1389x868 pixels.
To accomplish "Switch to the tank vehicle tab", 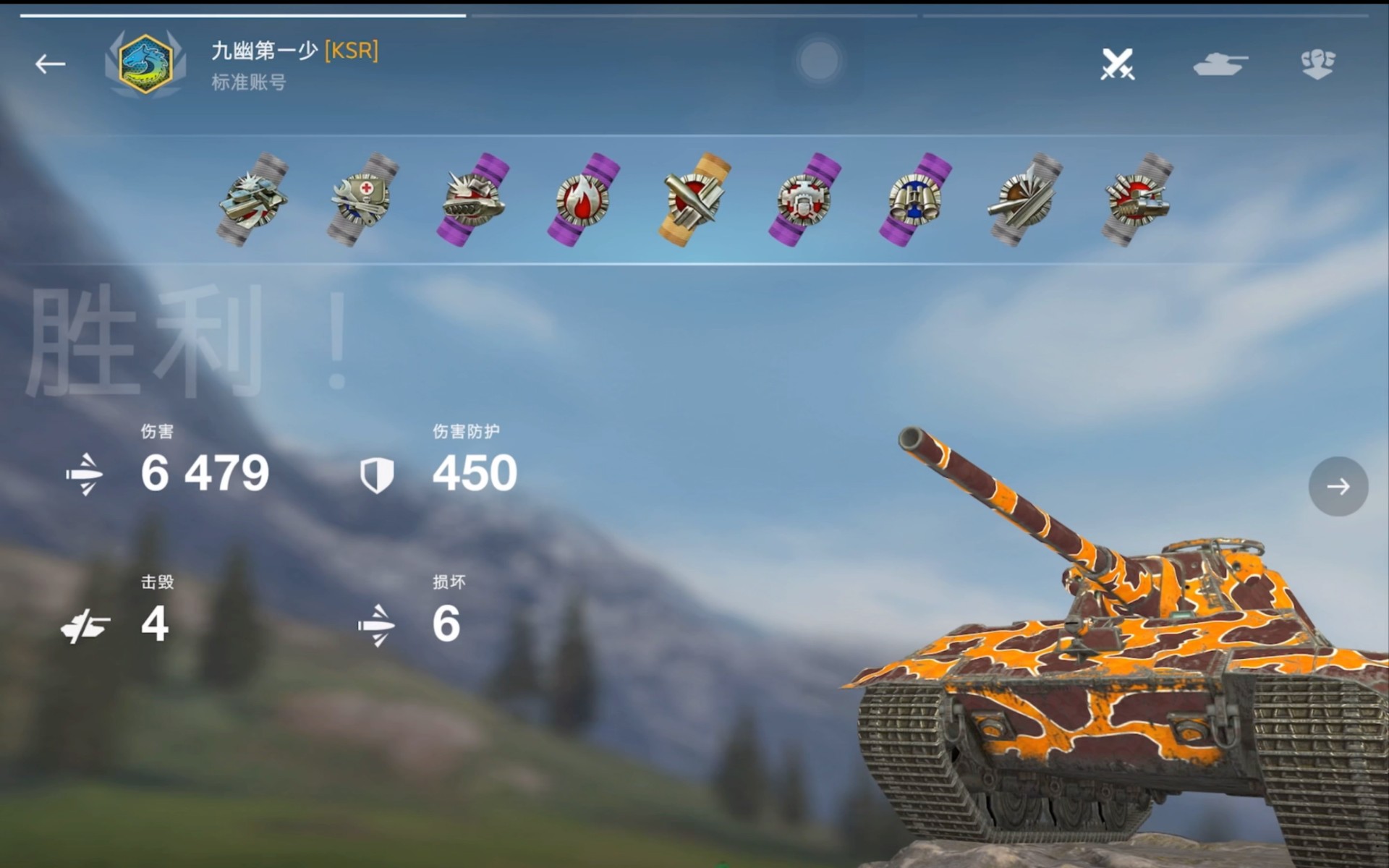I will (x=1220, y=64).
